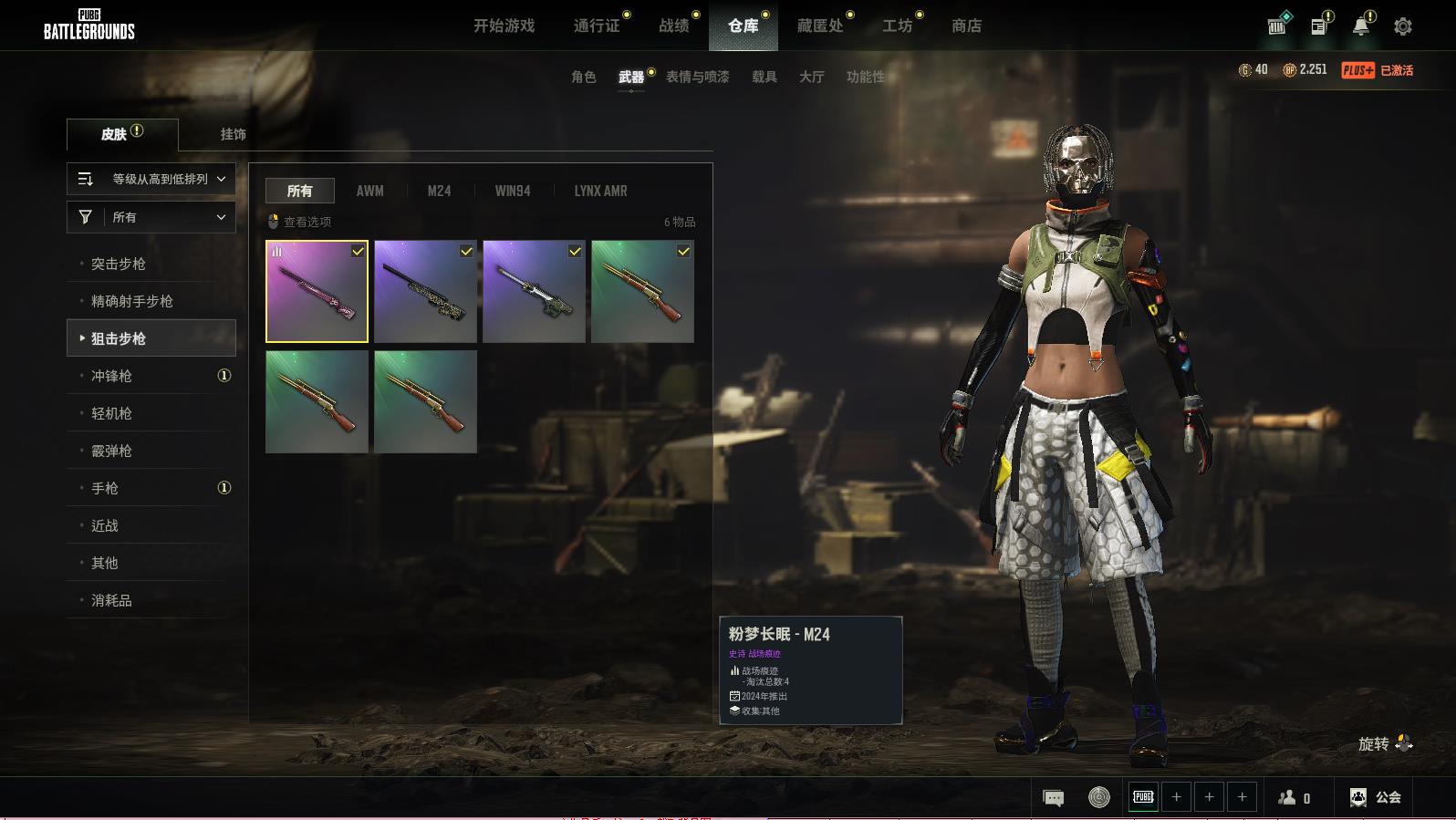Viewport: 1456px width, 820px height.
Task: Select the 手枪 pistol category
Action: pos(105,488)
